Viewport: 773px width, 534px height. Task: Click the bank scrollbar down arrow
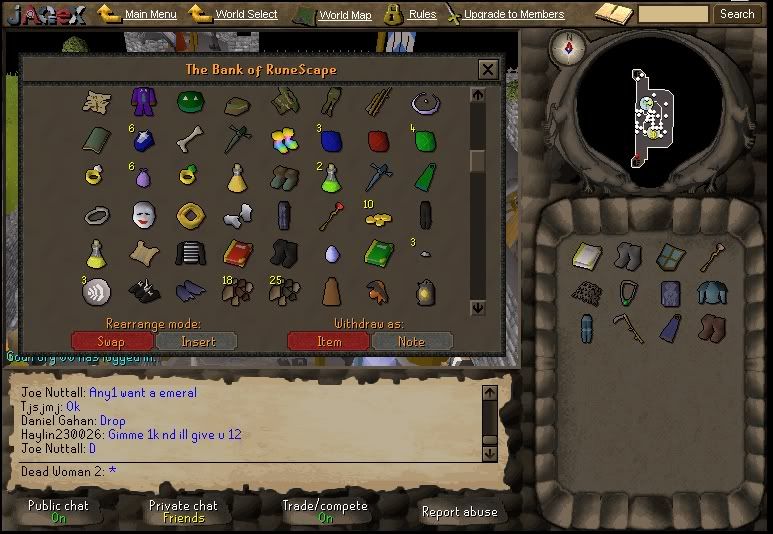(477, 309)
